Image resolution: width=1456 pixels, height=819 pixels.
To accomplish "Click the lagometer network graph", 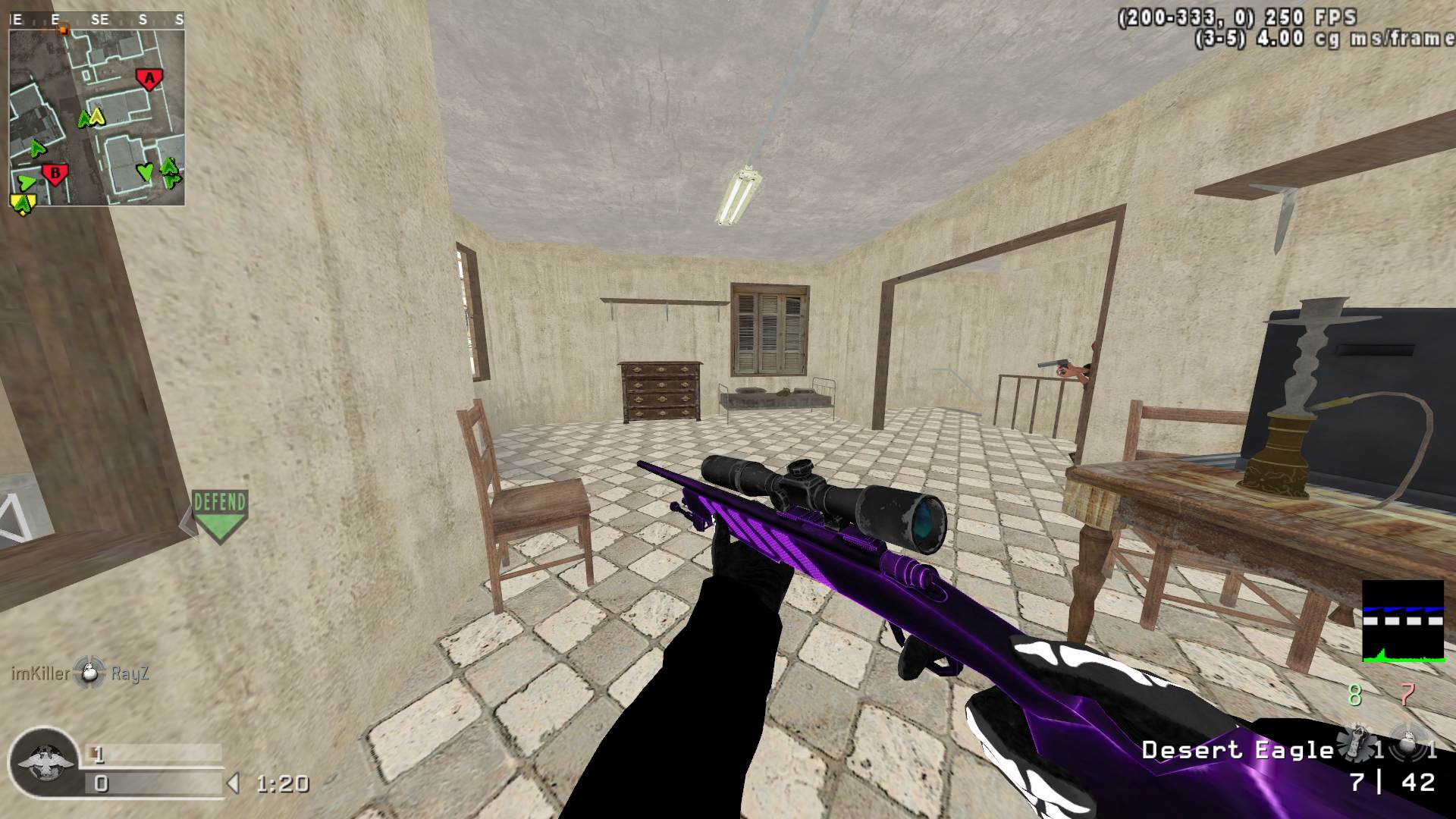I will 1403,622.
